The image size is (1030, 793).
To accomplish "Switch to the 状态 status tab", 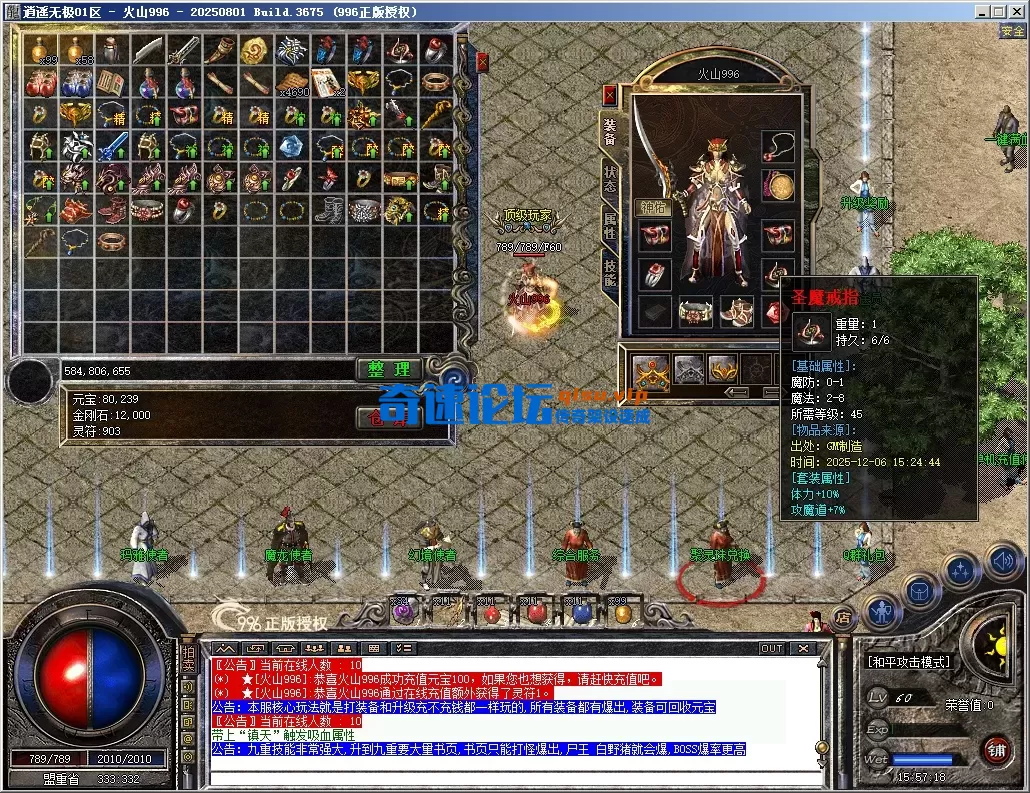I will click(x=609, y=179).
